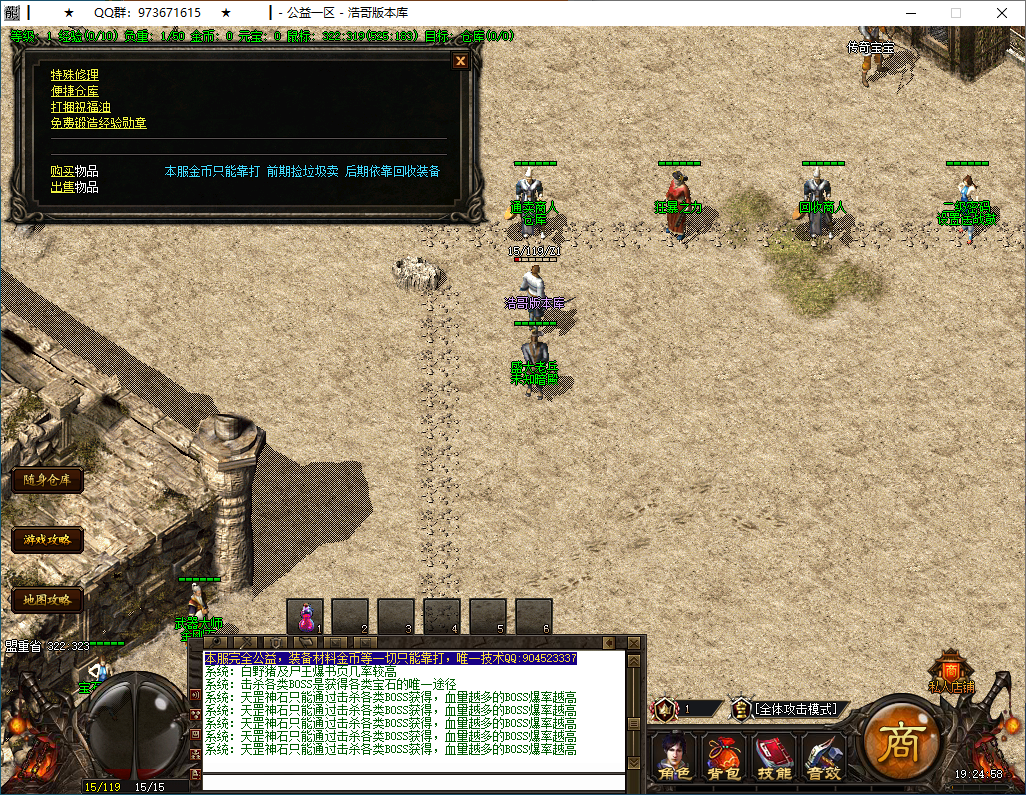
Task: Close the NPC dialog panel
Action: (x=460, y=61)
